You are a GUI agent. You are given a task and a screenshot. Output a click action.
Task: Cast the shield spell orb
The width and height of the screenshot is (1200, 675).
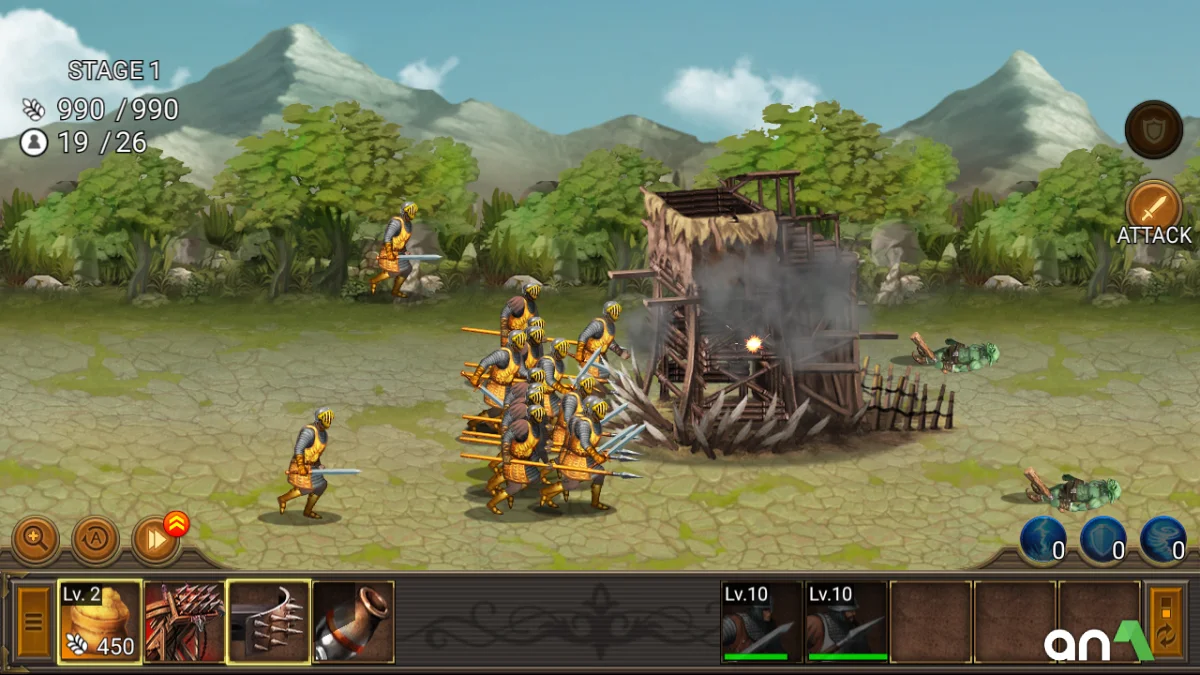coord(1103,540)
